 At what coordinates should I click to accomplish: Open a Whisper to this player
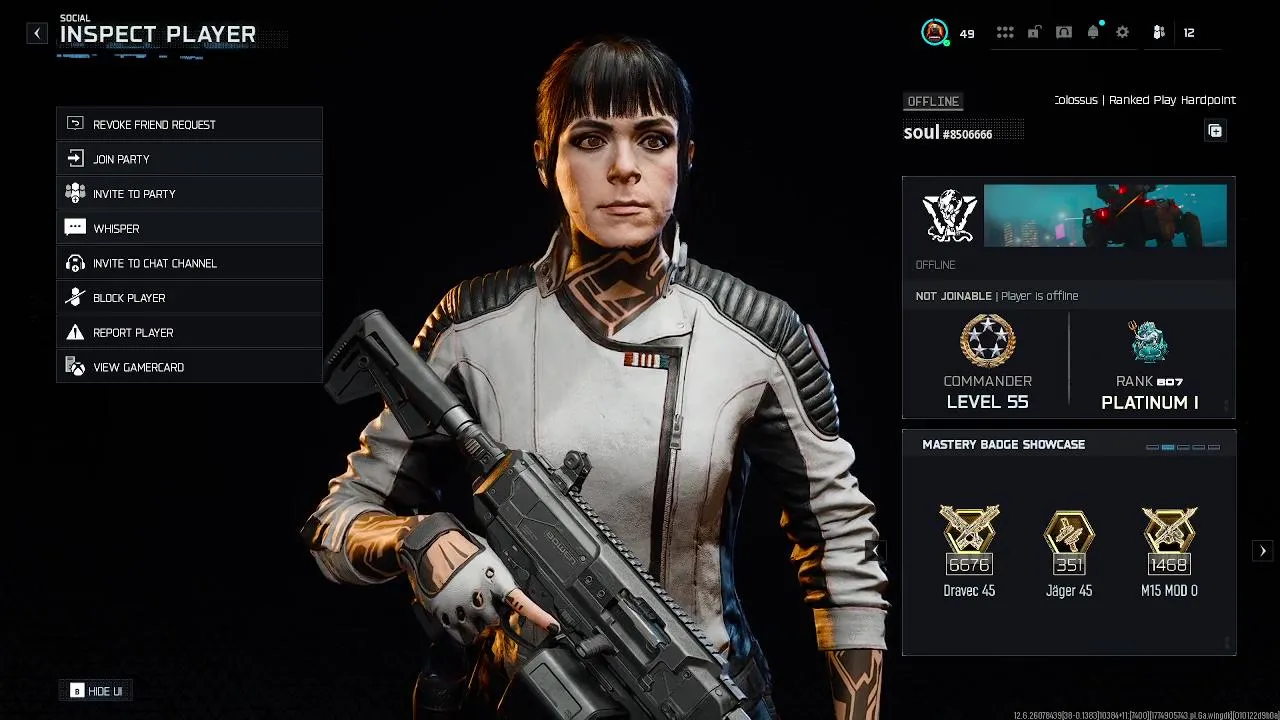[x=189, y=228]
